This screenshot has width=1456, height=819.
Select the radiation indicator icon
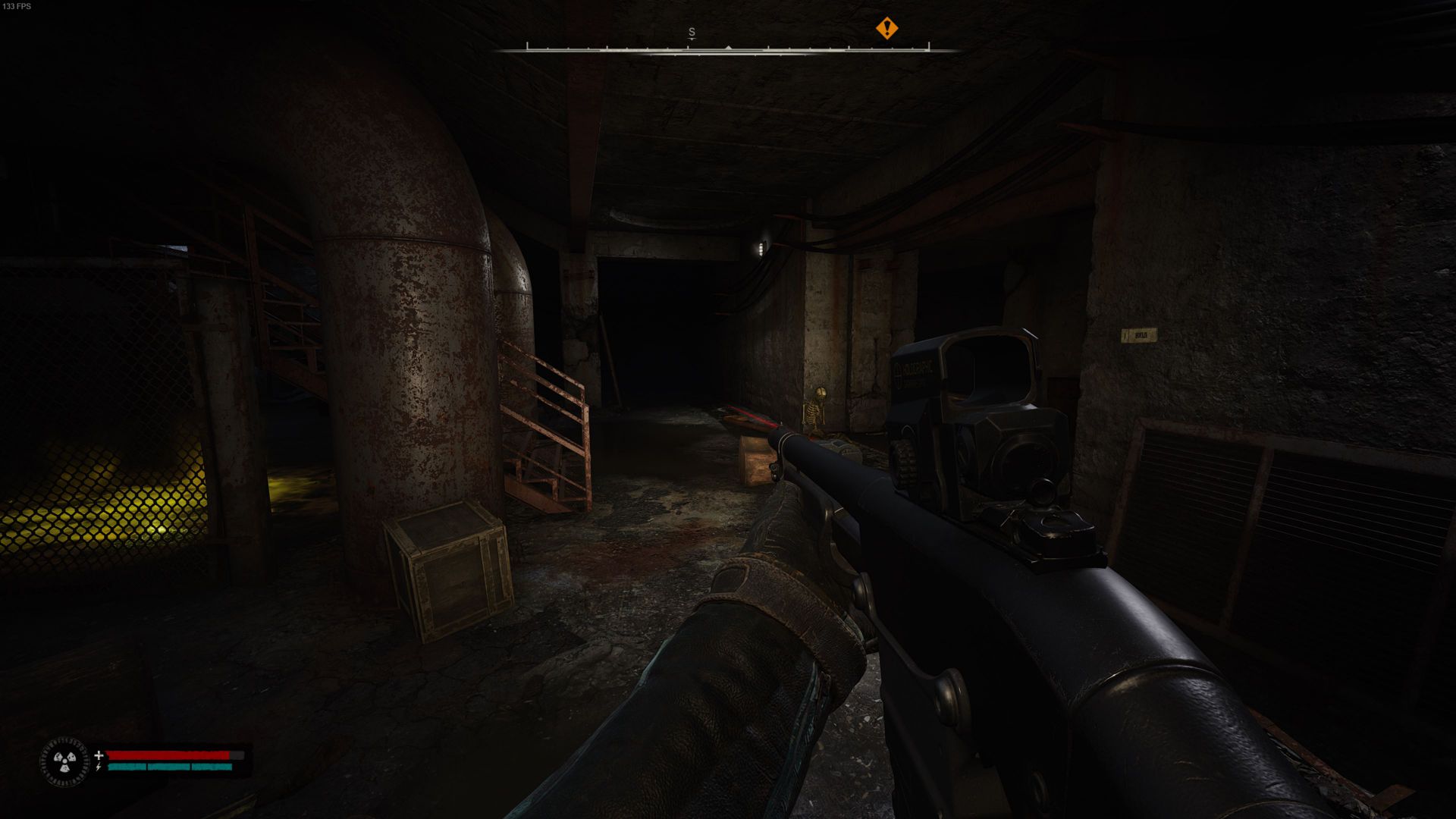pos(64,761)
